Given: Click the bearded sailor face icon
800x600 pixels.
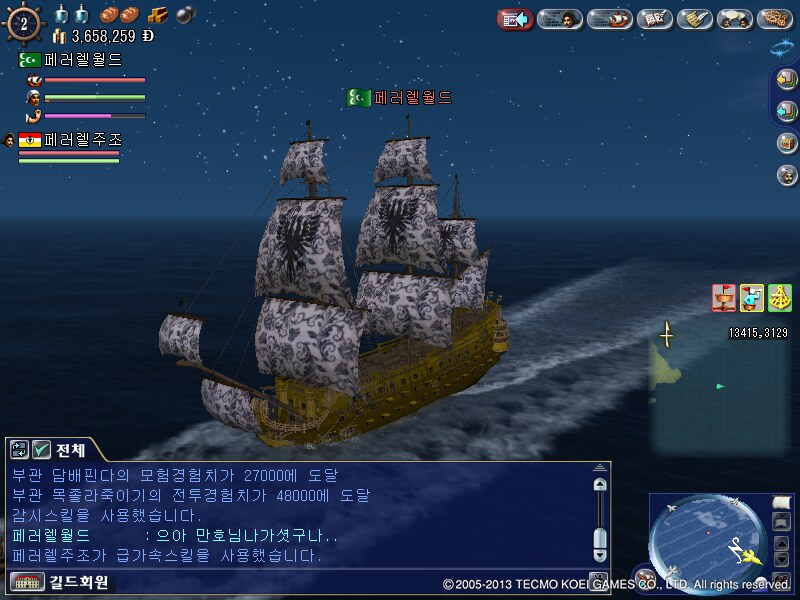Looking at the screenshot, I should [786, 175].
